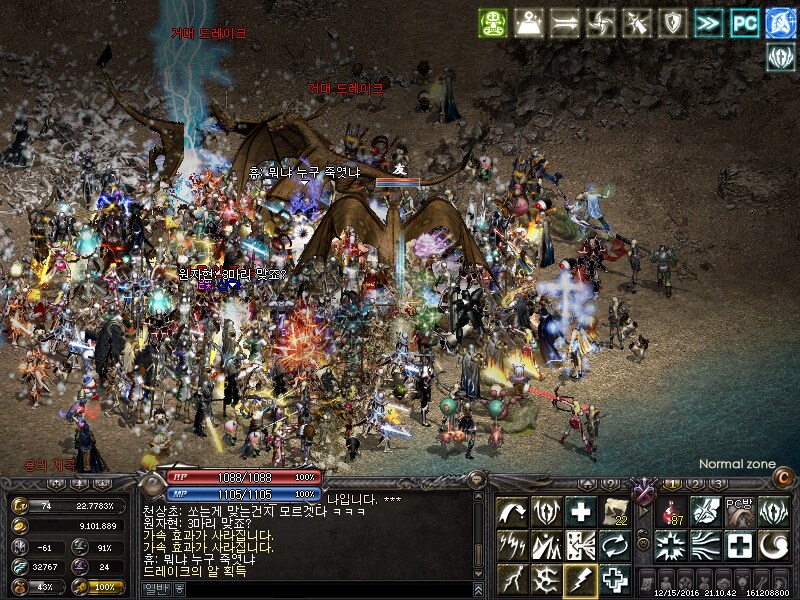Activate the circular arrows skill
800x600 pixels.
pos(614,546)
